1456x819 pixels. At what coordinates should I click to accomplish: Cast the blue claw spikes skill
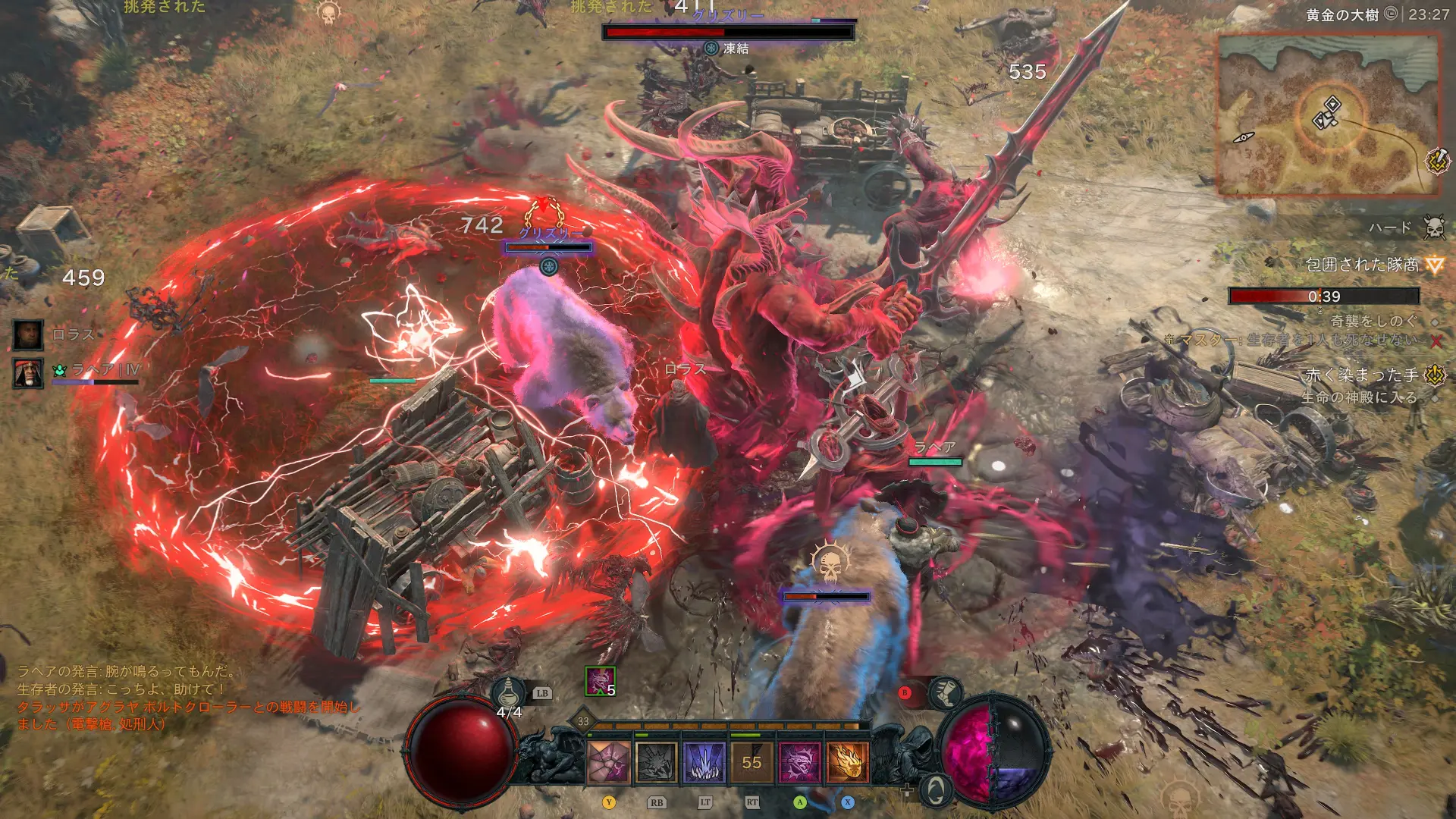[704, 761]
